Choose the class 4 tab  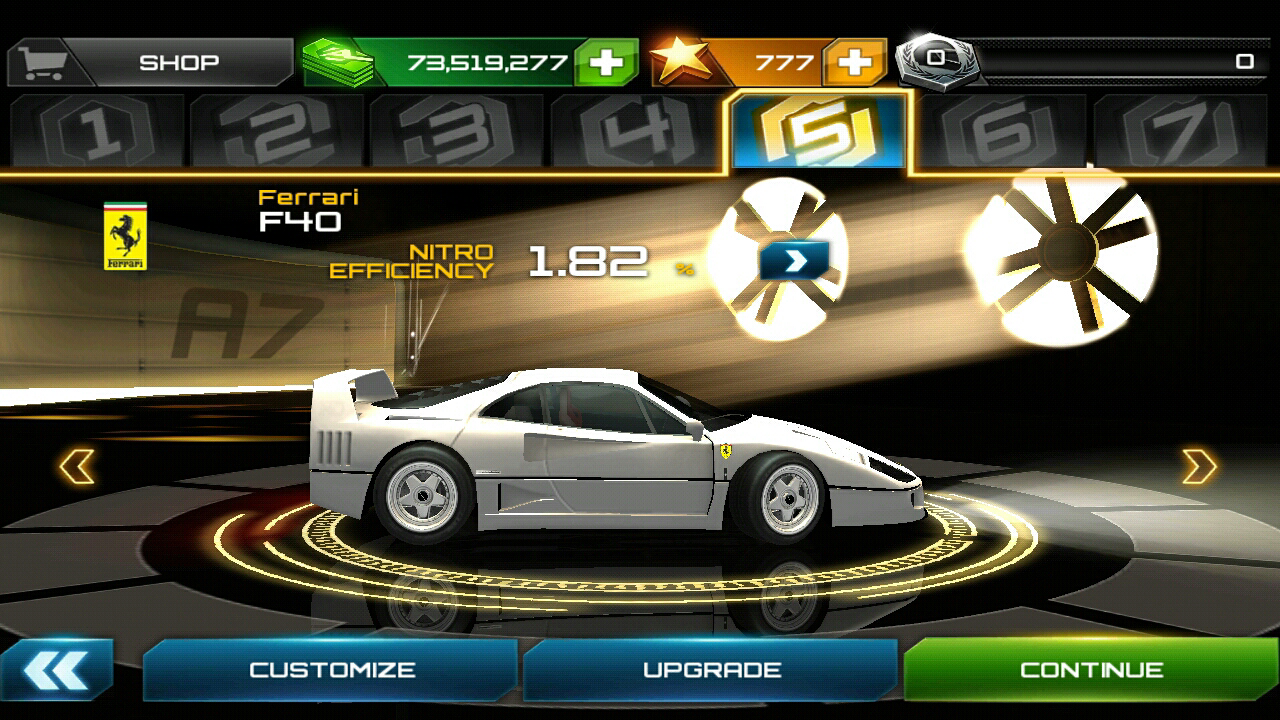click(637, 131)
